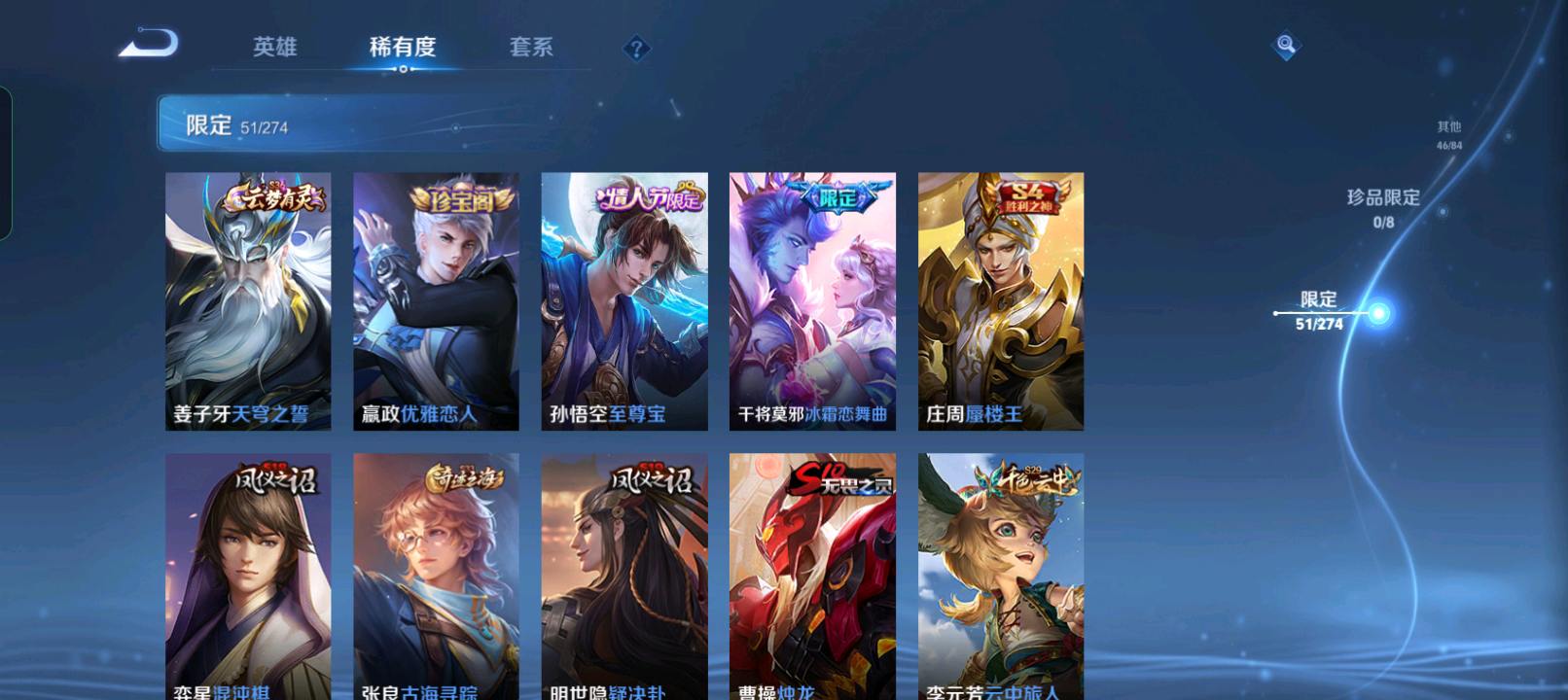Select the 庄周 蜃楼王 skin card
Image resolution: width=1568 pixels, height=700 pixels.
coord(1001,301)
